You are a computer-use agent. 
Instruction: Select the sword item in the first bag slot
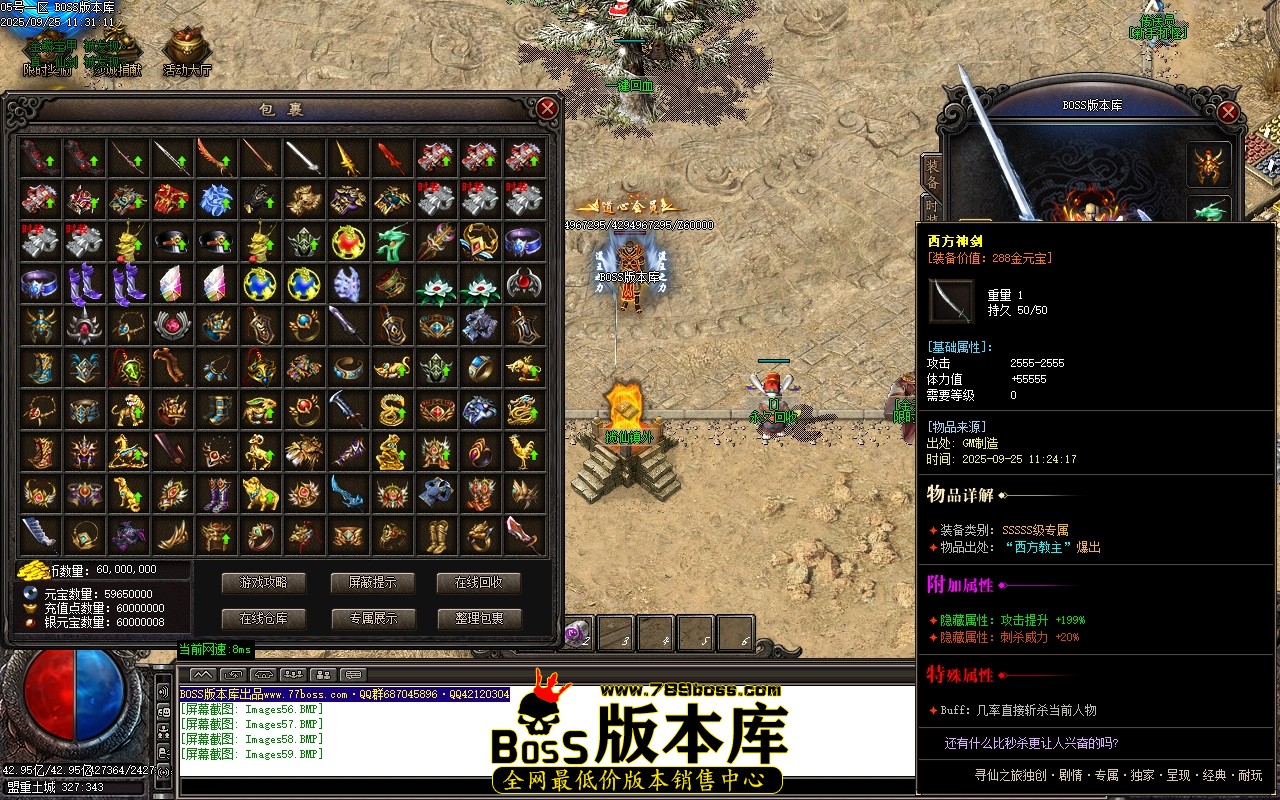coord(40,158)
